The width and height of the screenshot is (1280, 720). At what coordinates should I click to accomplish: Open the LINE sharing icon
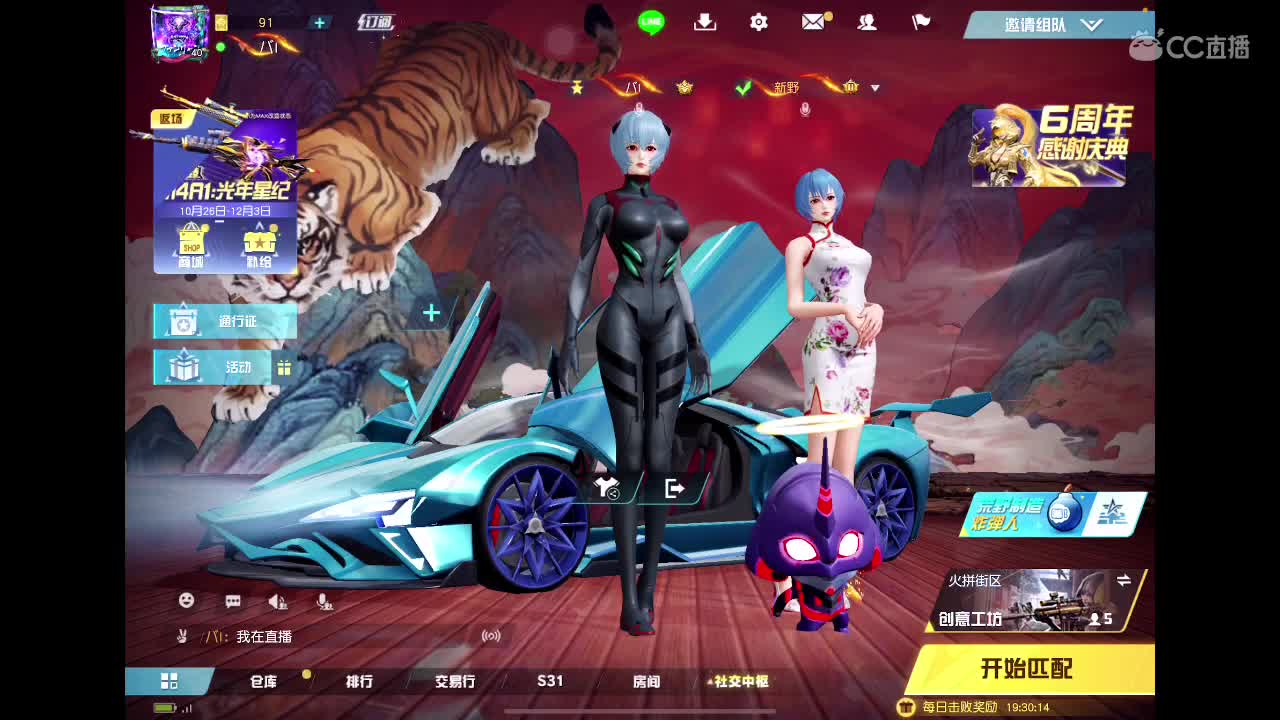tap(651, 22)
